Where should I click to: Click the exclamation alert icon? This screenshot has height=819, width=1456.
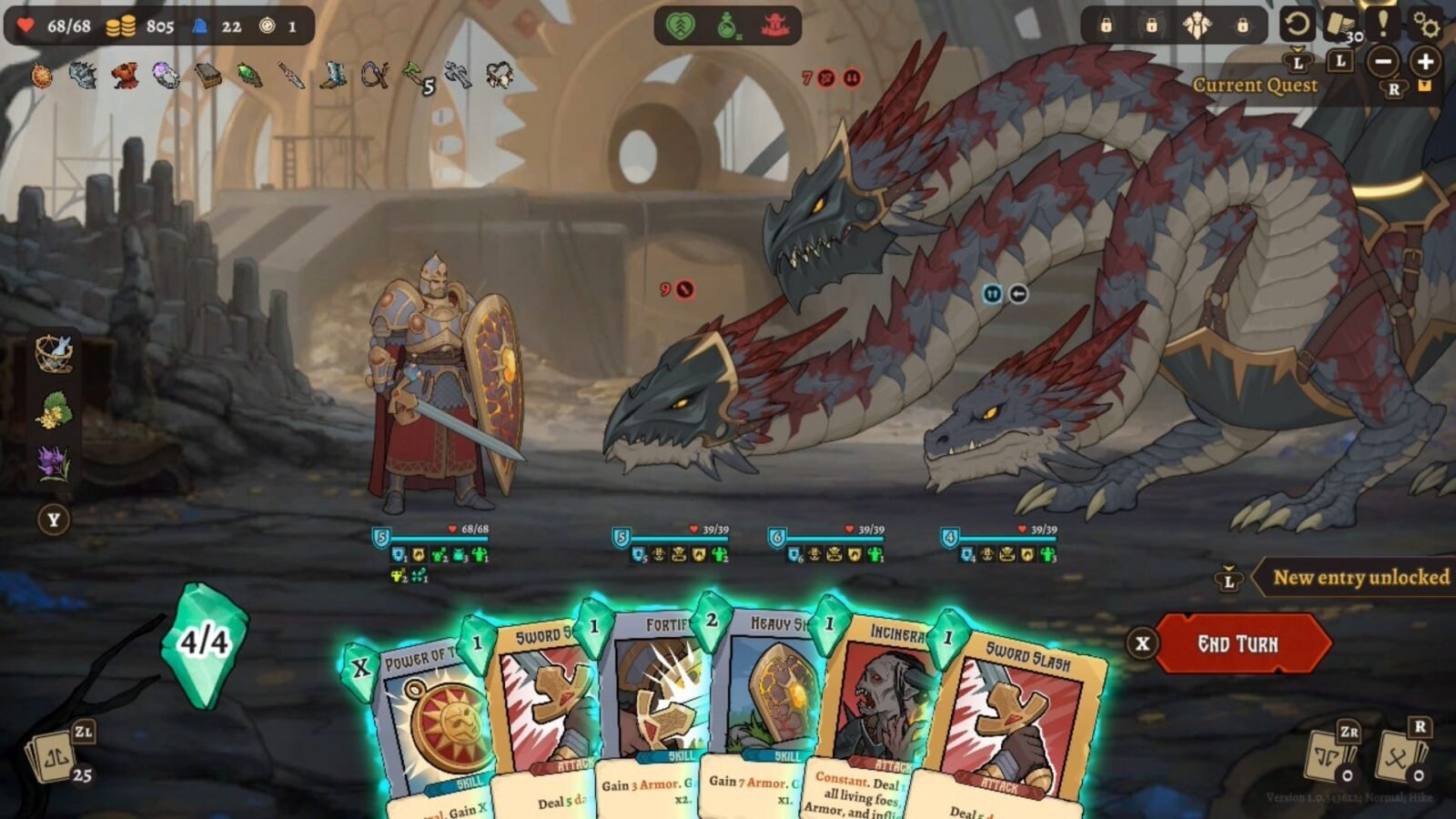click(1383, 24)
